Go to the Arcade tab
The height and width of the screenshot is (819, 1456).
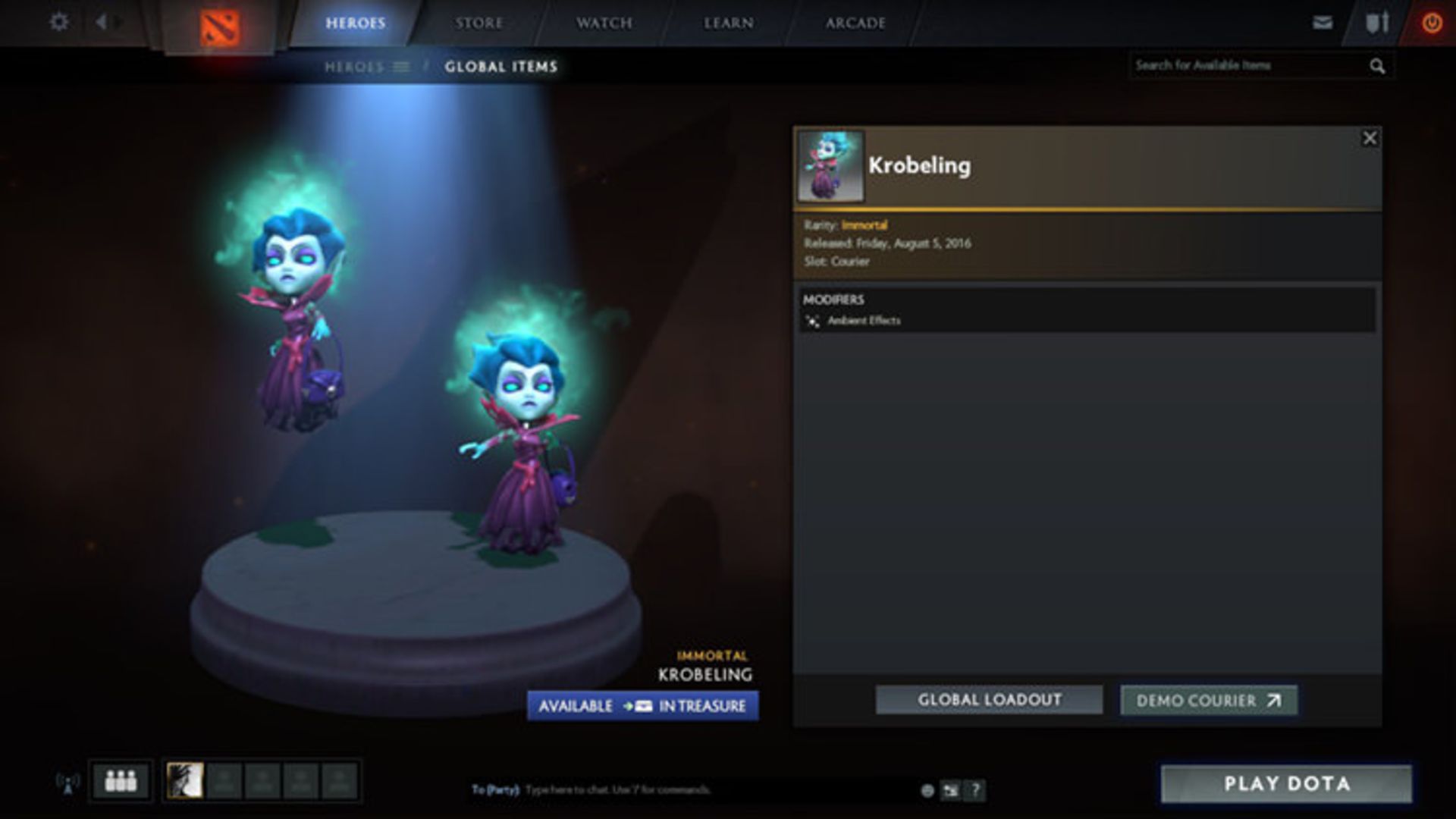click(x=855, y=24)
